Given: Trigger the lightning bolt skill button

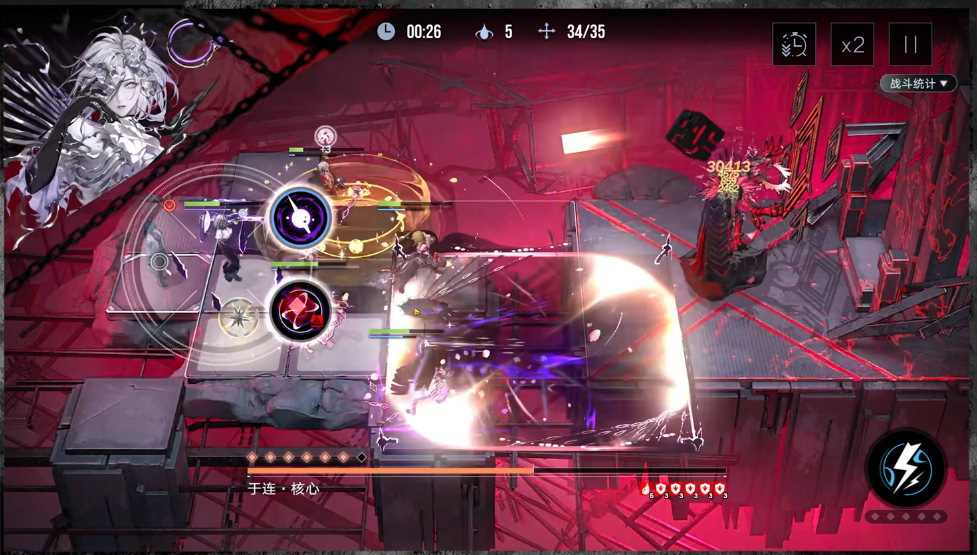Looking at the screenshot, I should 906,468.
